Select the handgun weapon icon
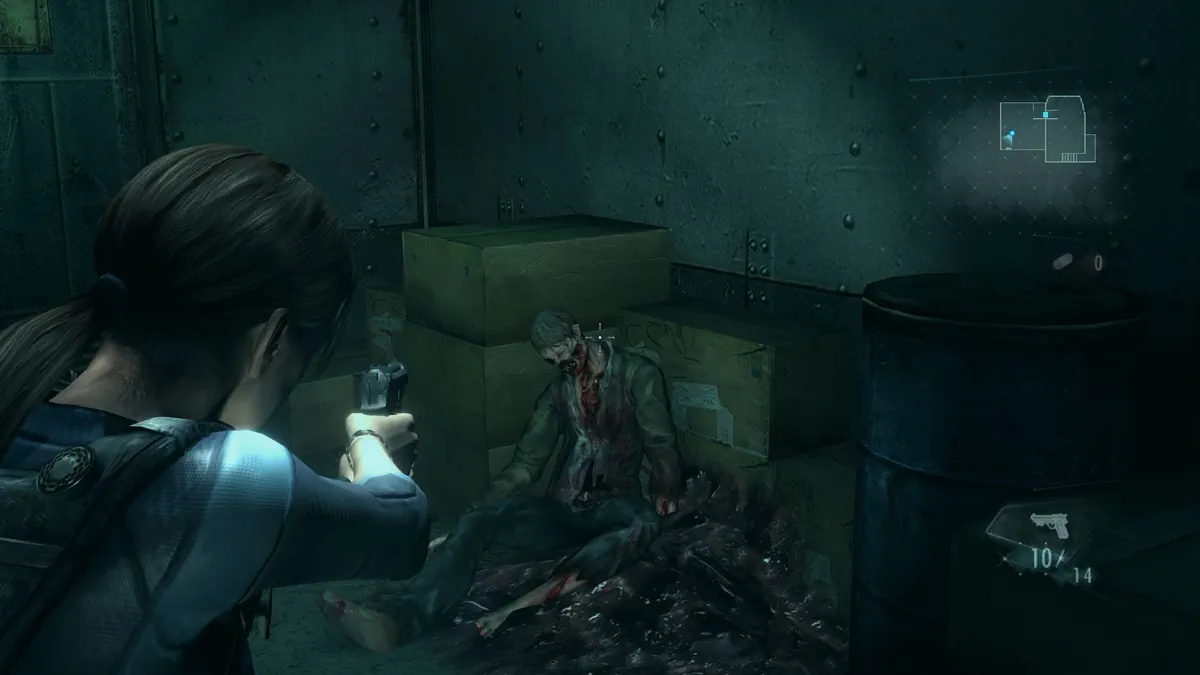 (1049, 523)
